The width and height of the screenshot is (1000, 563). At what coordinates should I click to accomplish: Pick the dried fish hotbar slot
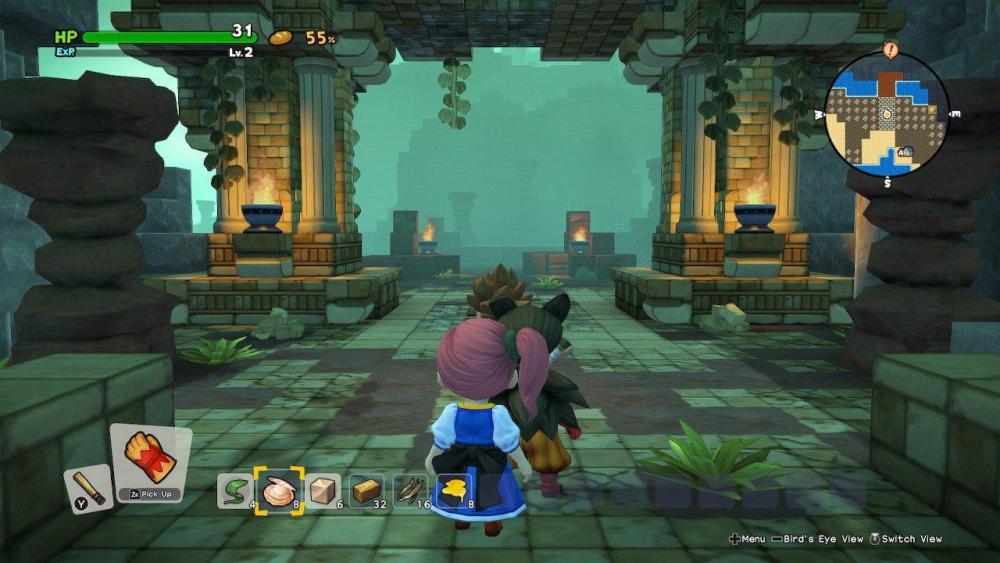point(410,491)
